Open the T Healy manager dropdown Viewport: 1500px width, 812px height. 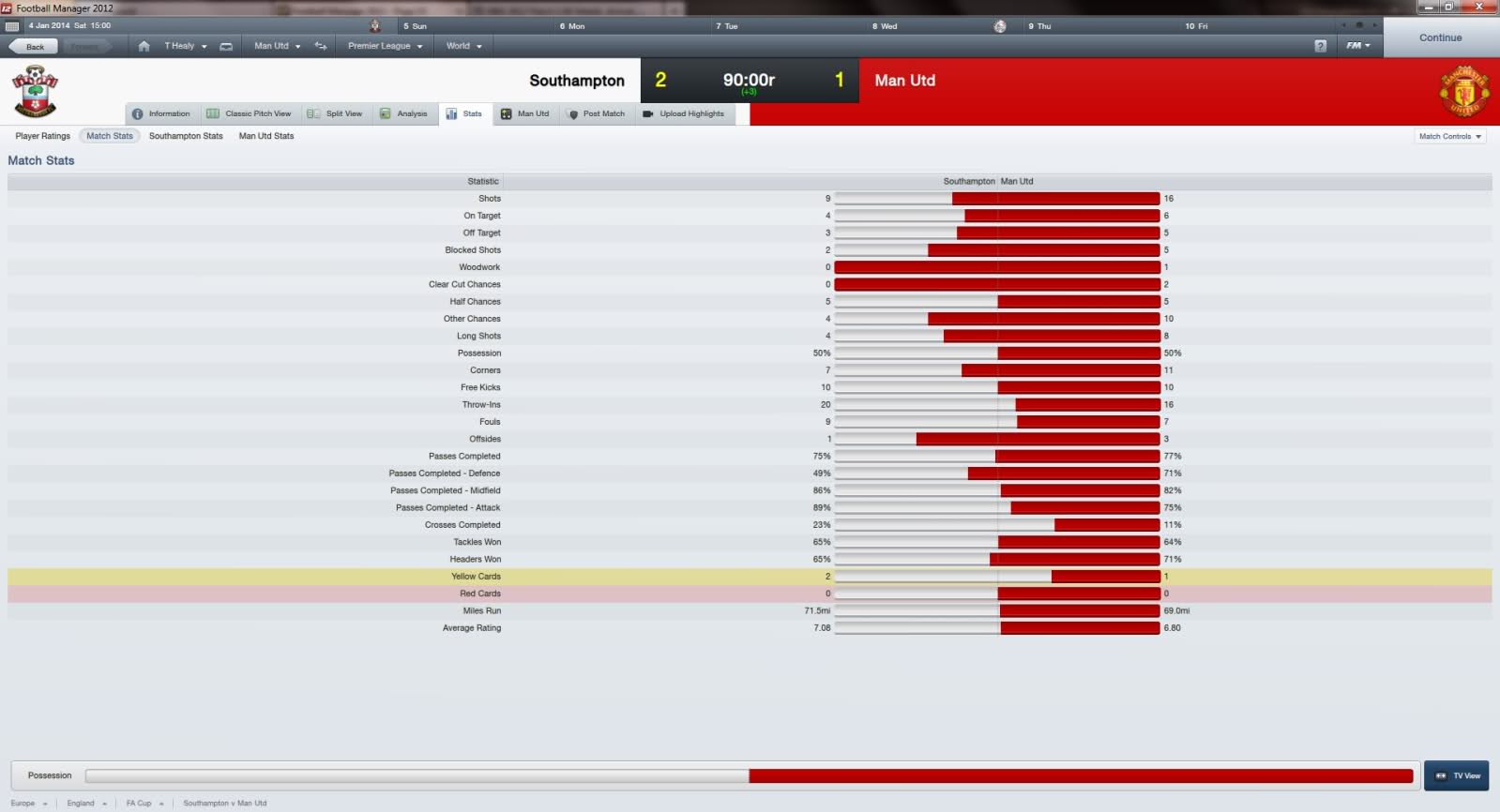pyautogui.click(x=185, y=46)
